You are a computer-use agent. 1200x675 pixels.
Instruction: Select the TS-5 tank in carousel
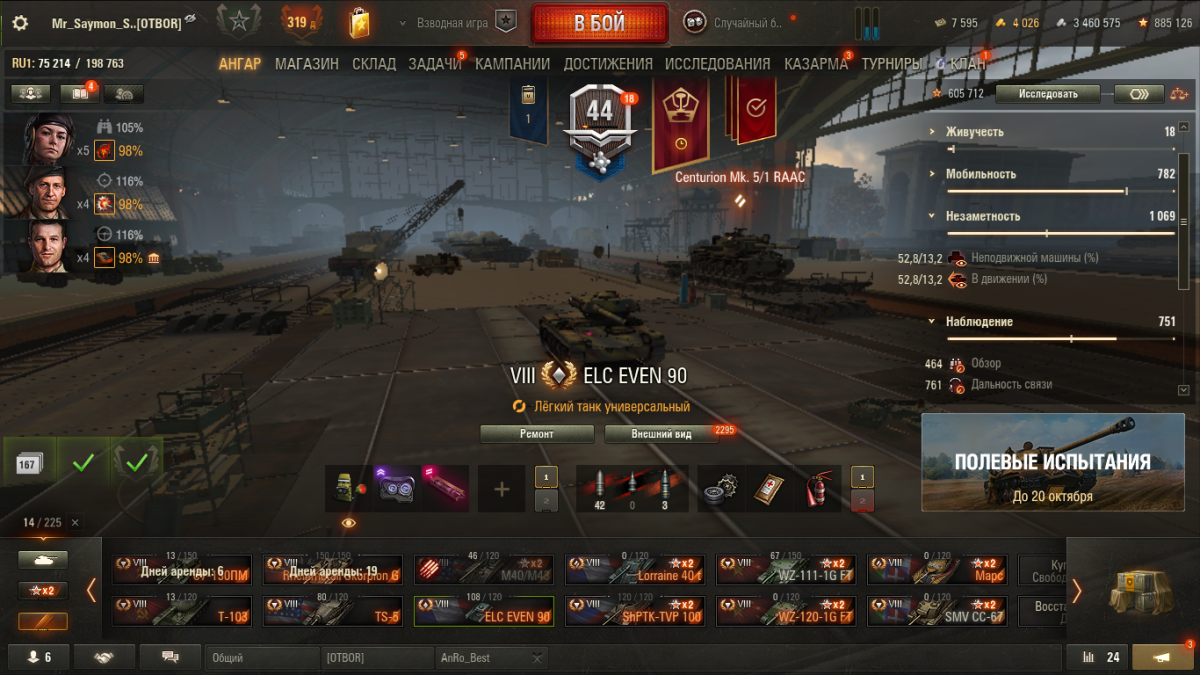332,610
